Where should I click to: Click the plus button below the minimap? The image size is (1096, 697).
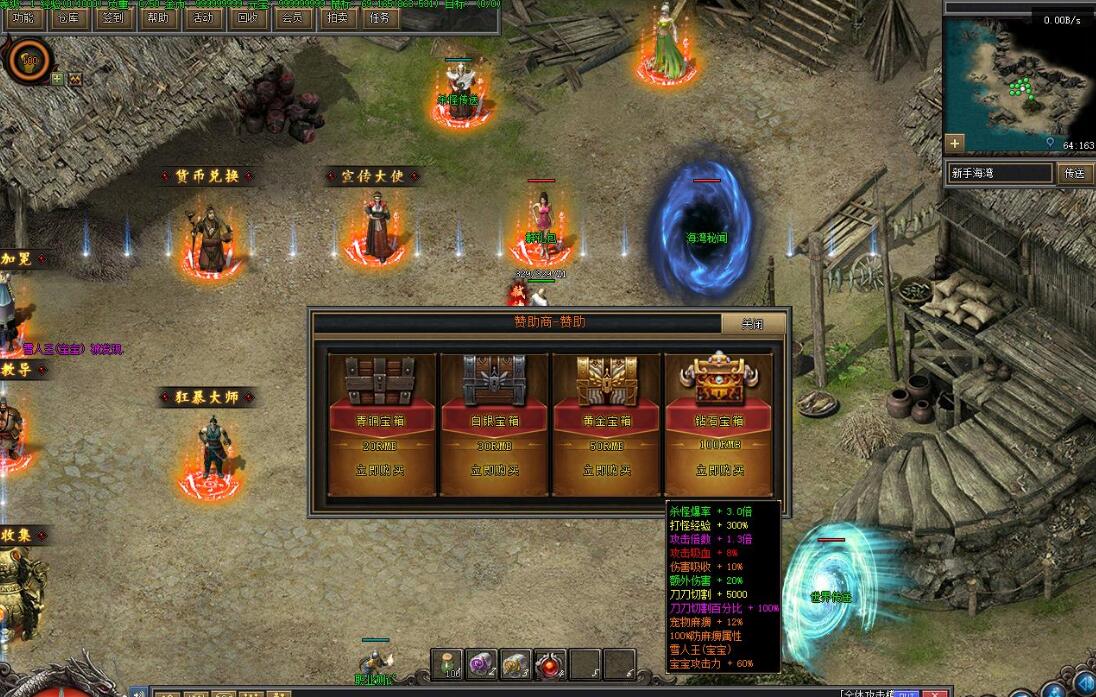click(x=955, y=142)
